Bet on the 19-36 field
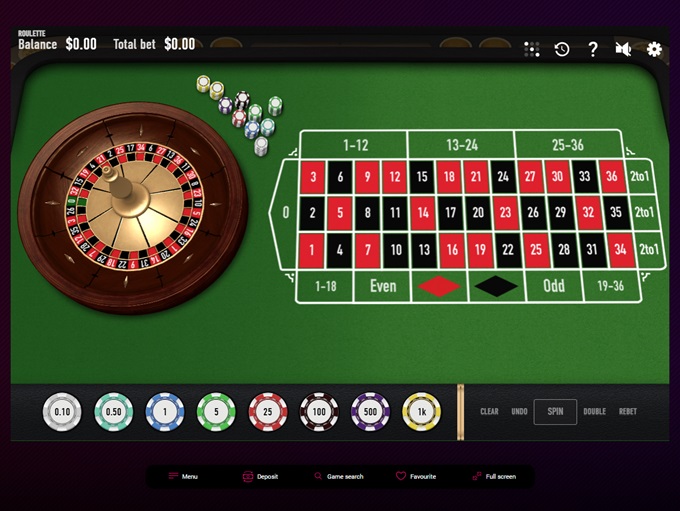The height and width of the screenshot is (511, 680). tap(610, 286)
